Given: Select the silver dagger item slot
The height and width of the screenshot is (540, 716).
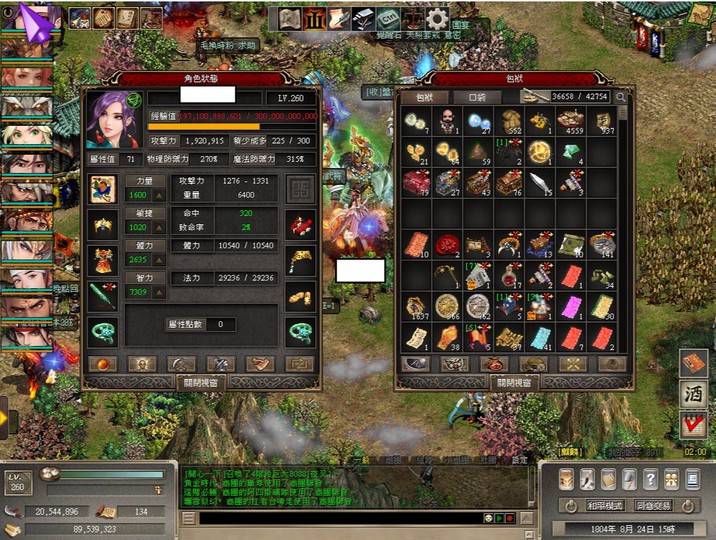Looking at the screenshot, I should tap(540, 182).
